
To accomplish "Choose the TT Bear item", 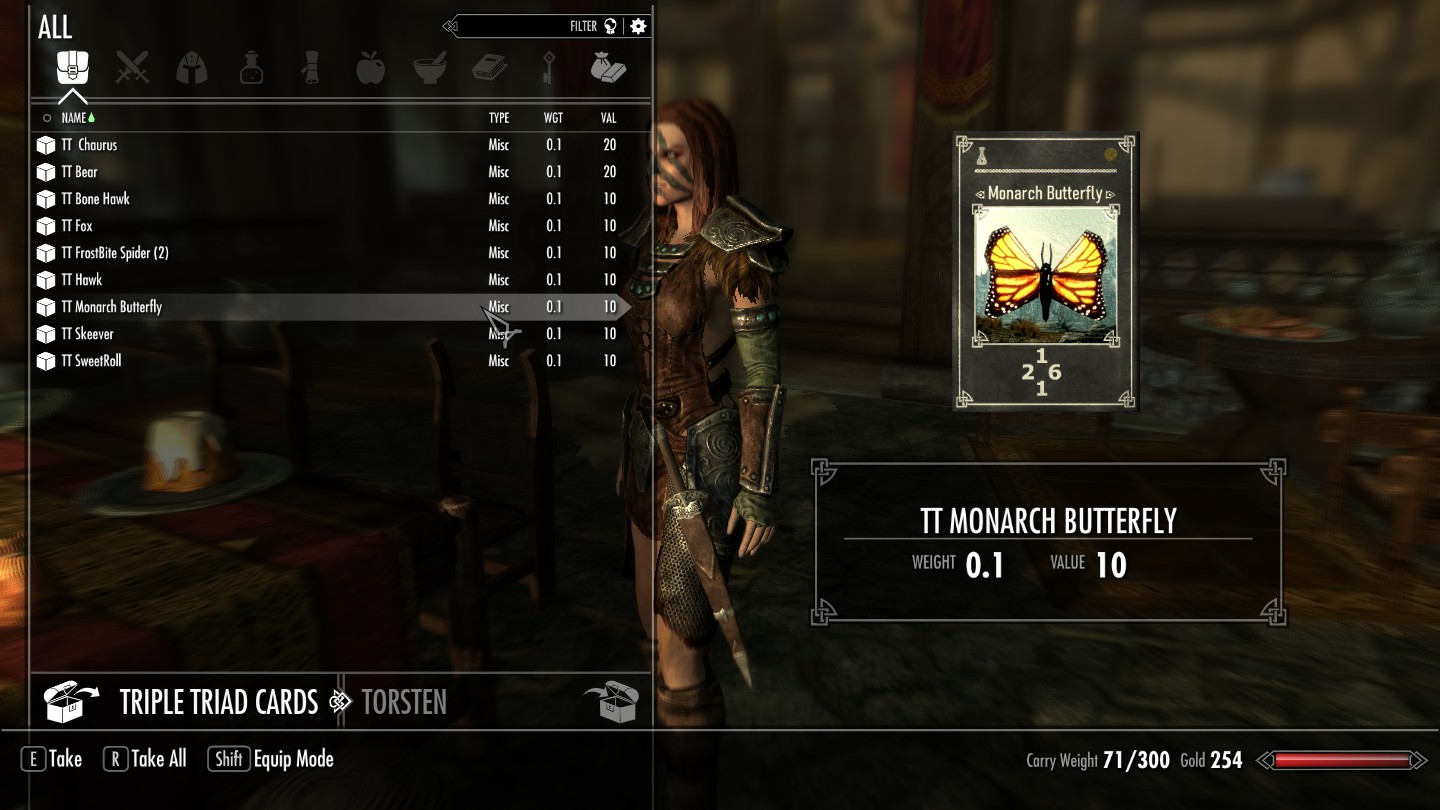I will [x=80, y=172].
